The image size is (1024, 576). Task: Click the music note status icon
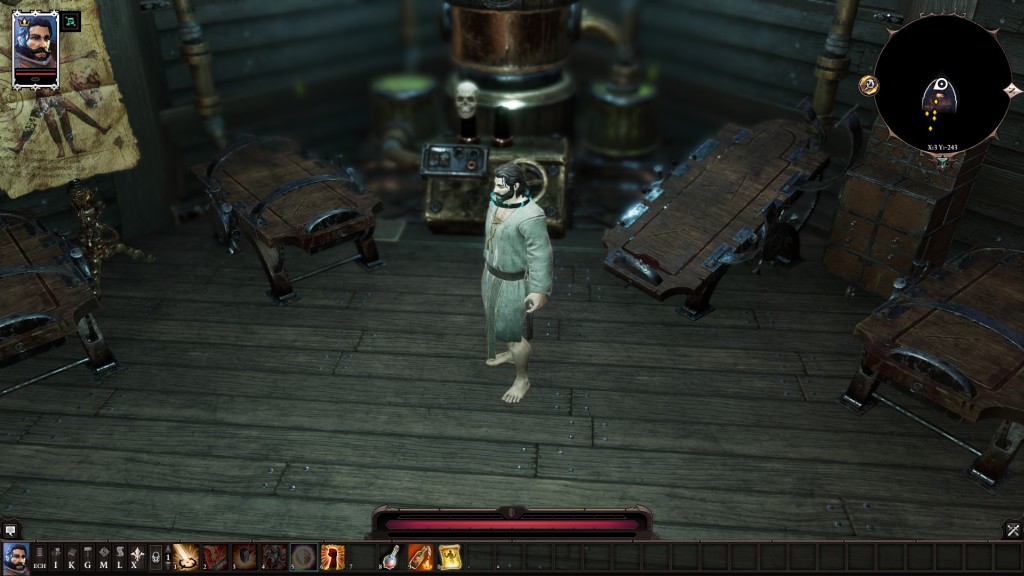[x=71, y=21]
